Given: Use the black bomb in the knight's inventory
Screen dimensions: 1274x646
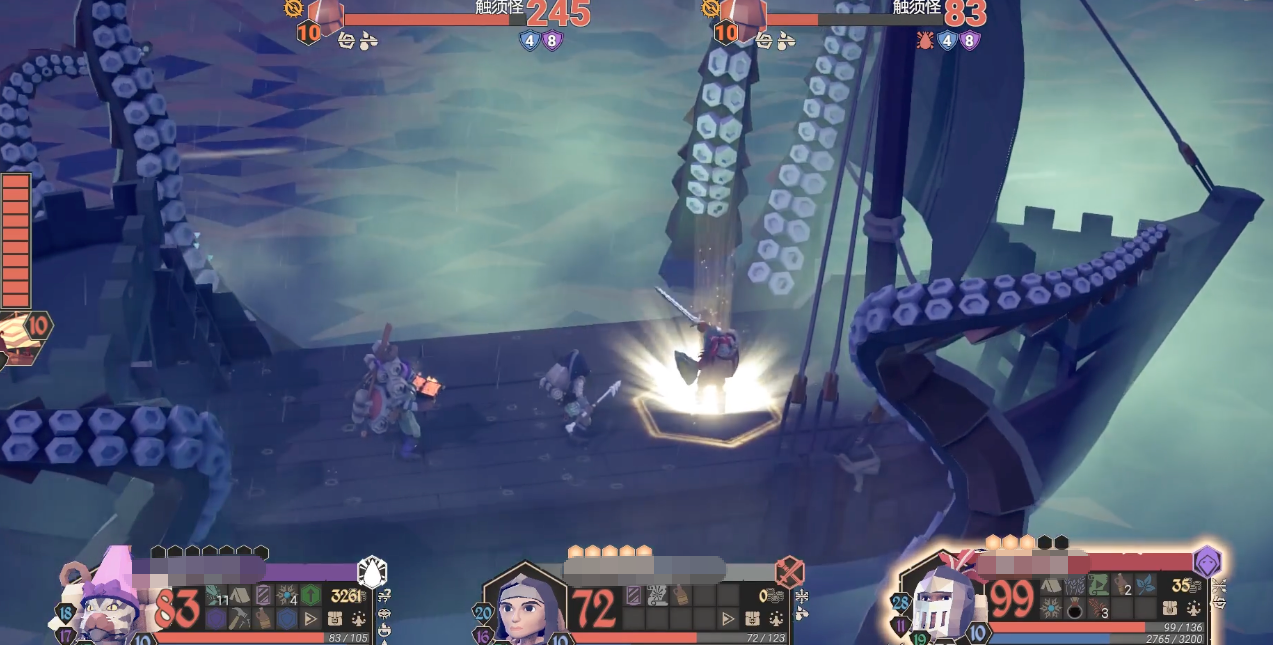Looking at the screenshot, I should click(1075, 609).
